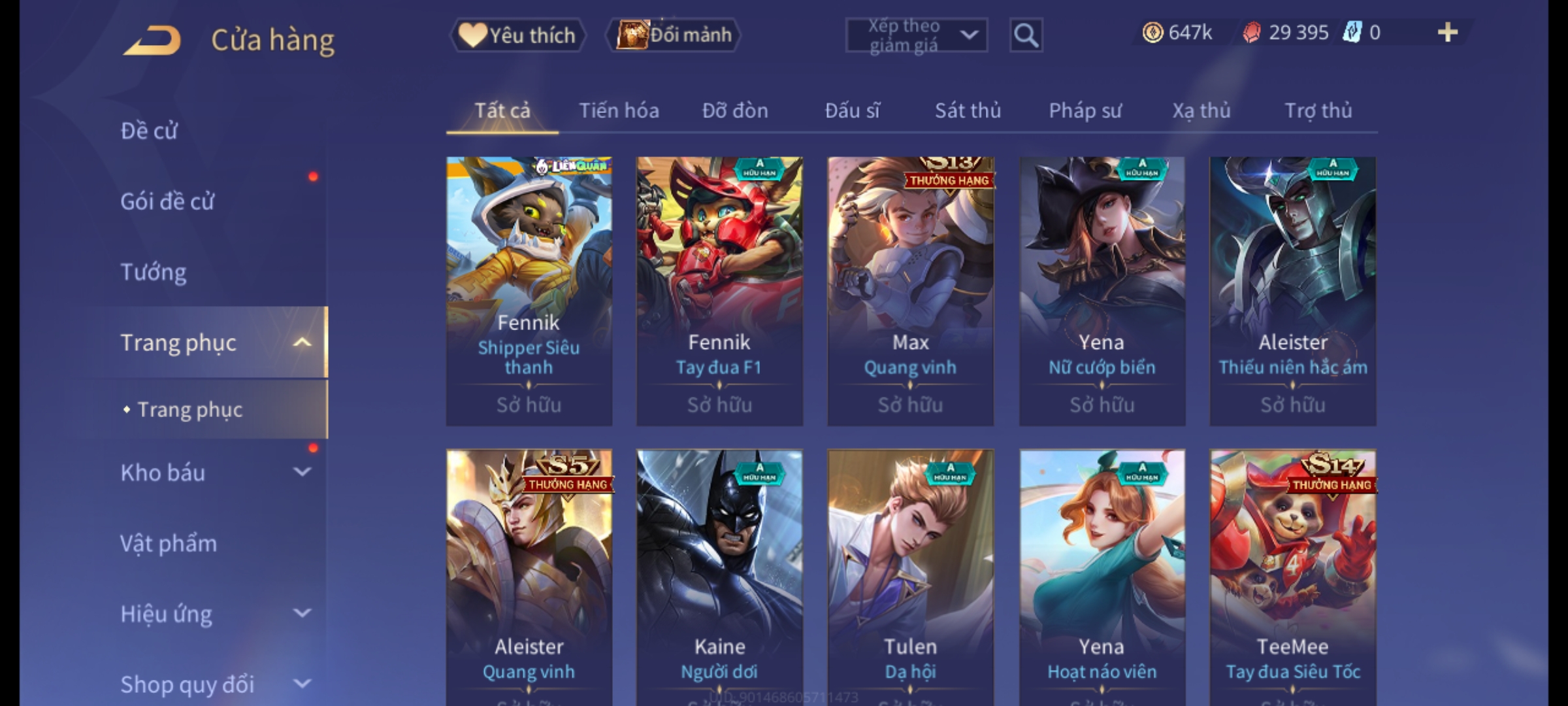
Task: Open the Đề cử menu entry
Action: tap(149, 131)
